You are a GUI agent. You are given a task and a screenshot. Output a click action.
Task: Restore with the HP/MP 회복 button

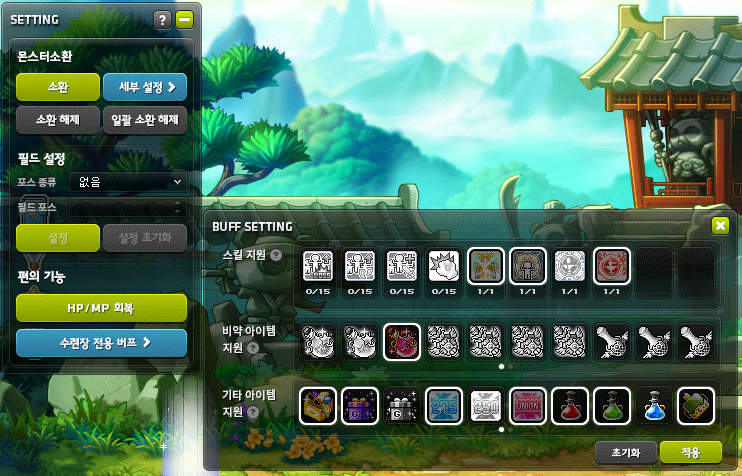(102, 308)
